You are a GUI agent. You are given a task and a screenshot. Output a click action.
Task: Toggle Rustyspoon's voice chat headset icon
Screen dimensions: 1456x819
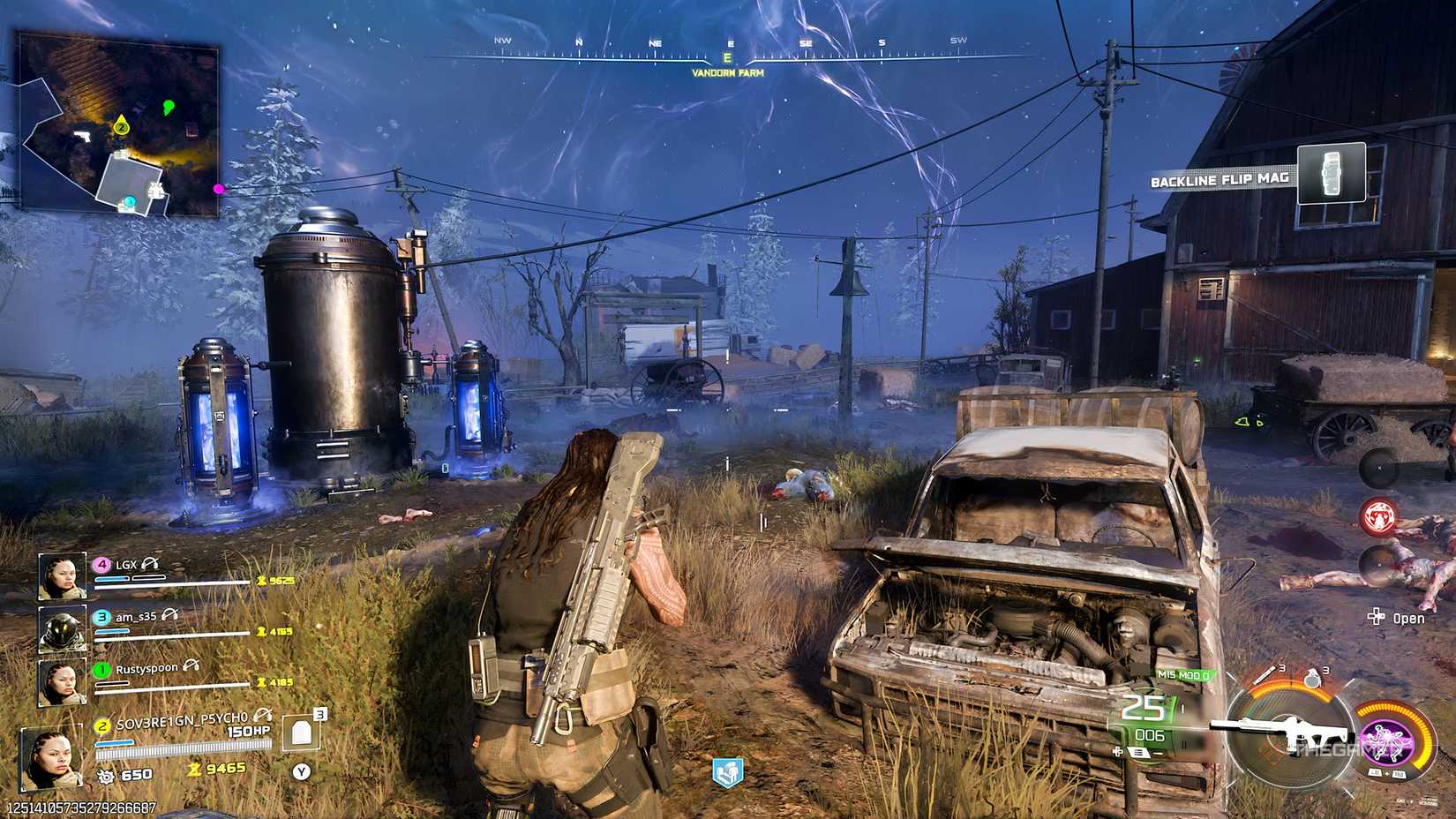click(x=191, y=666)
